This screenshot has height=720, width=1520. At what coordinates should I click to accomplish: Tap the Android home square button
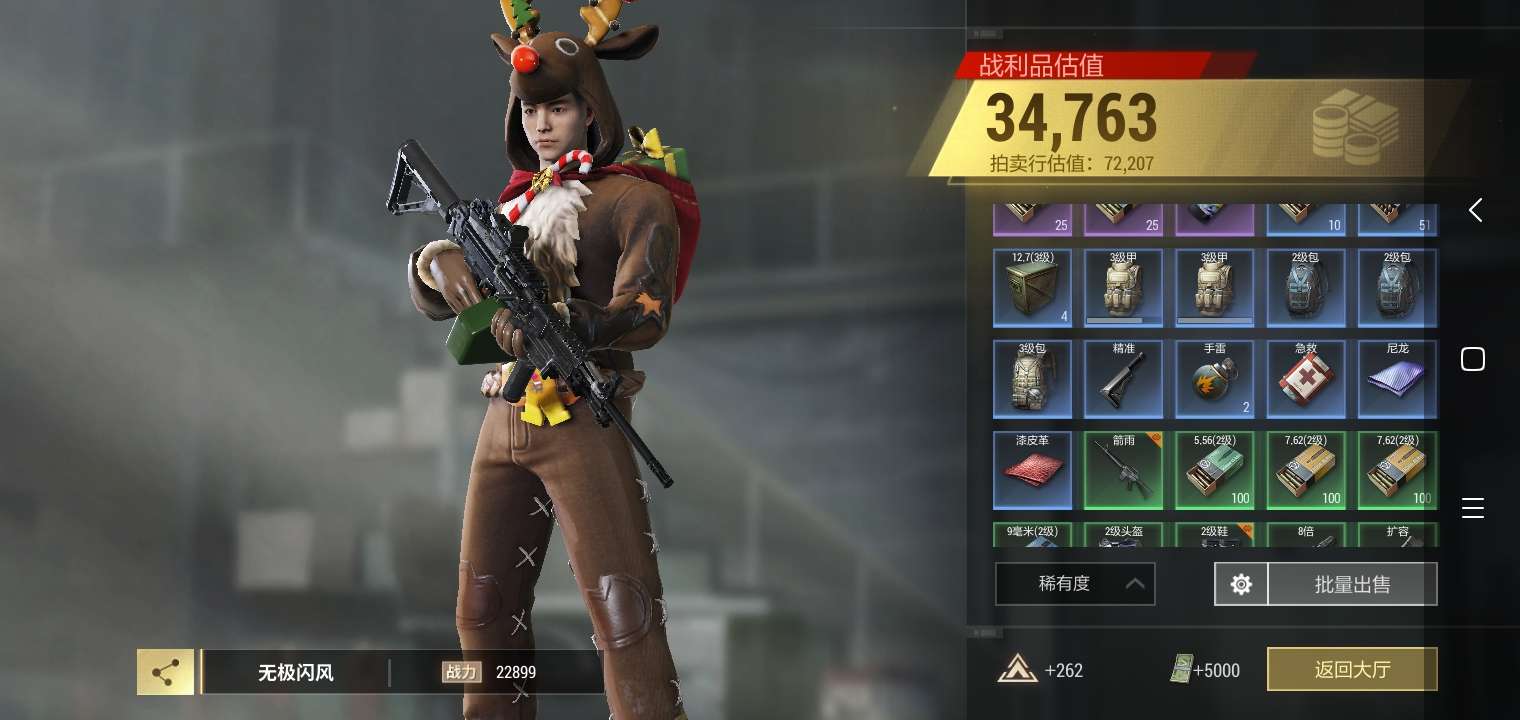tap(1473, 359)
